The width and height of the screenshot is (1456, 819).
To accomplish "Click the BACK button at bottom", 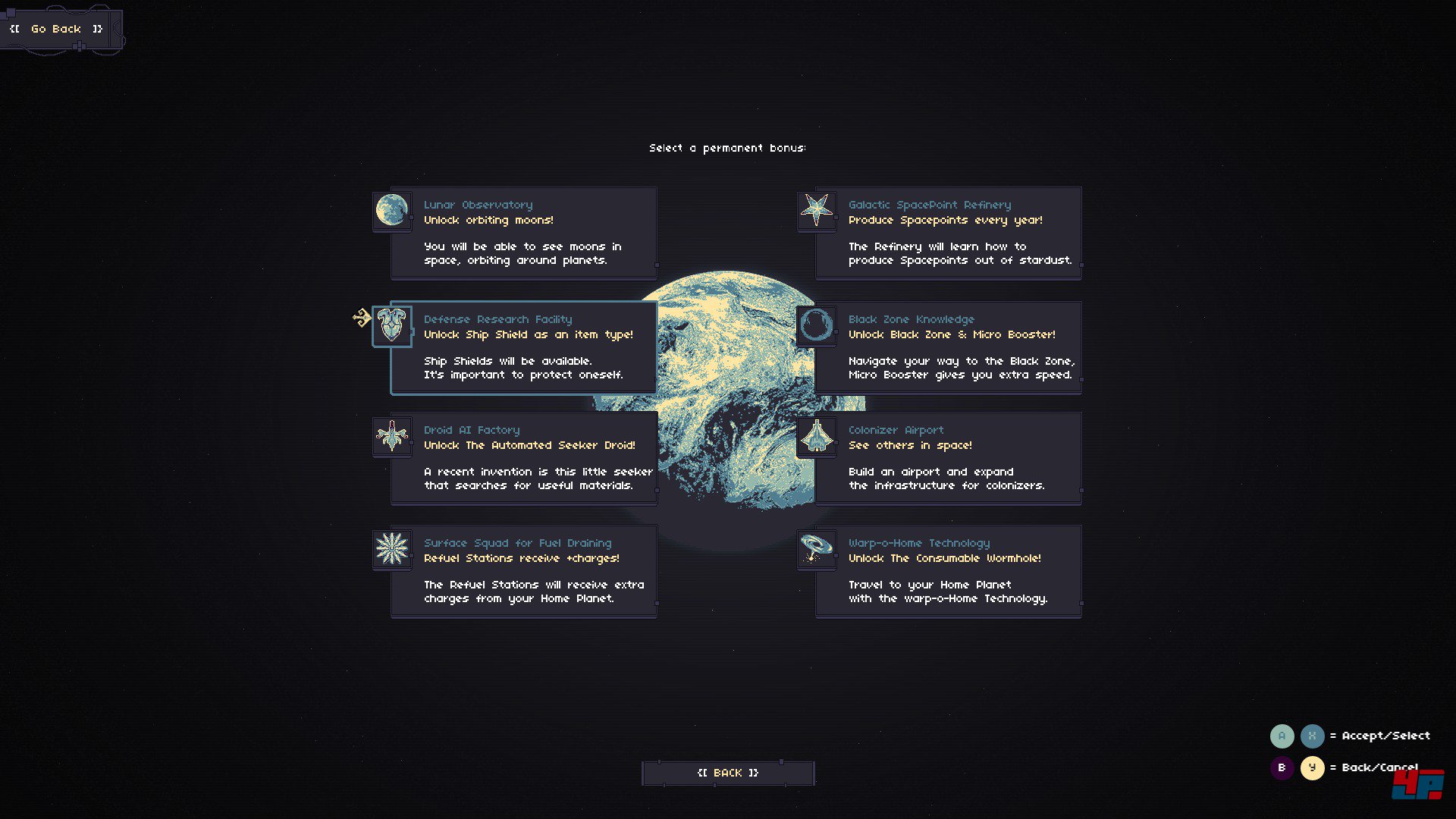I will (727, 772).
